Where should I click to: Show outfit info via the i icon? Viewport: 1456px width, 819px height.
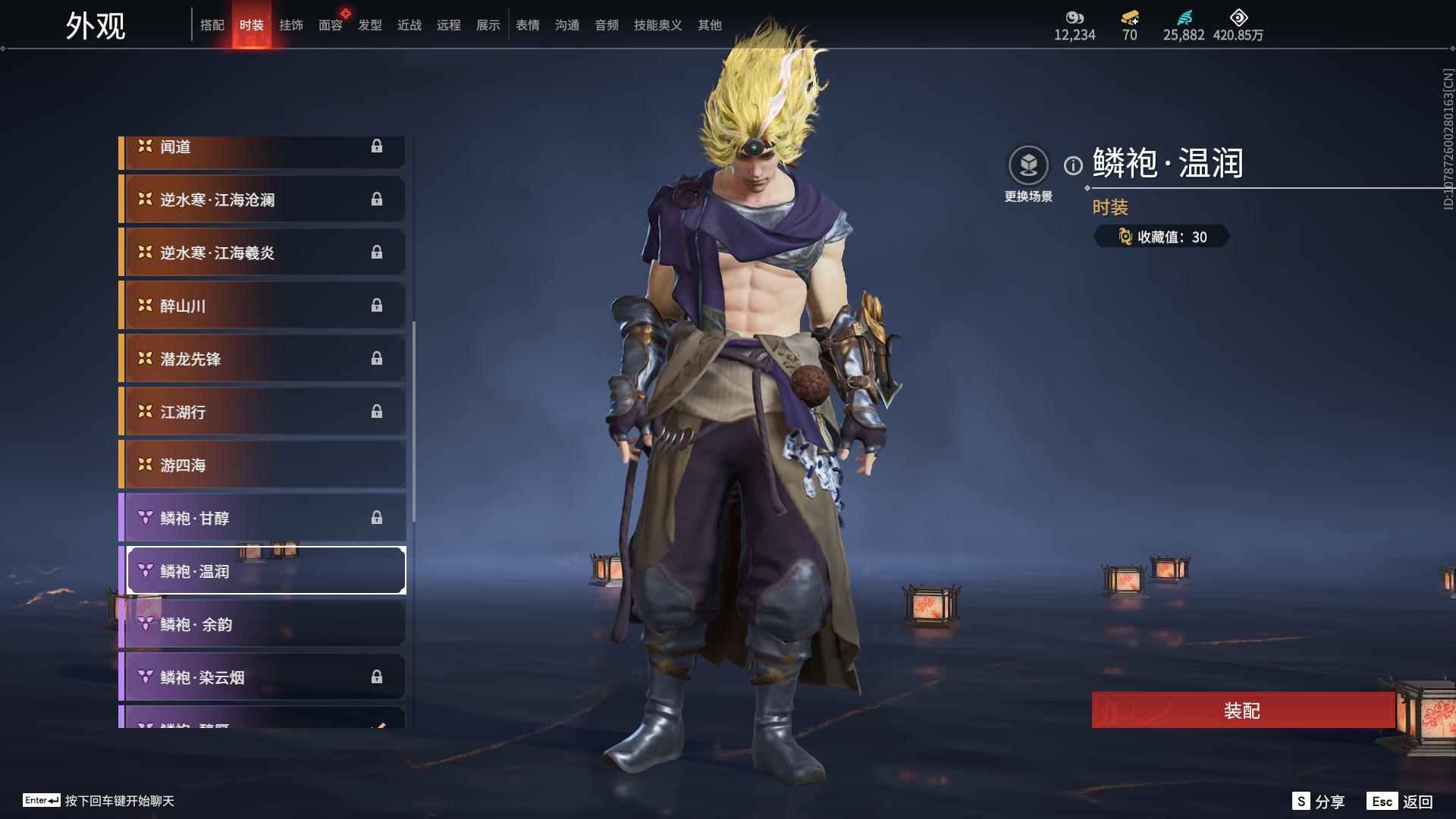pos(1073,165)
